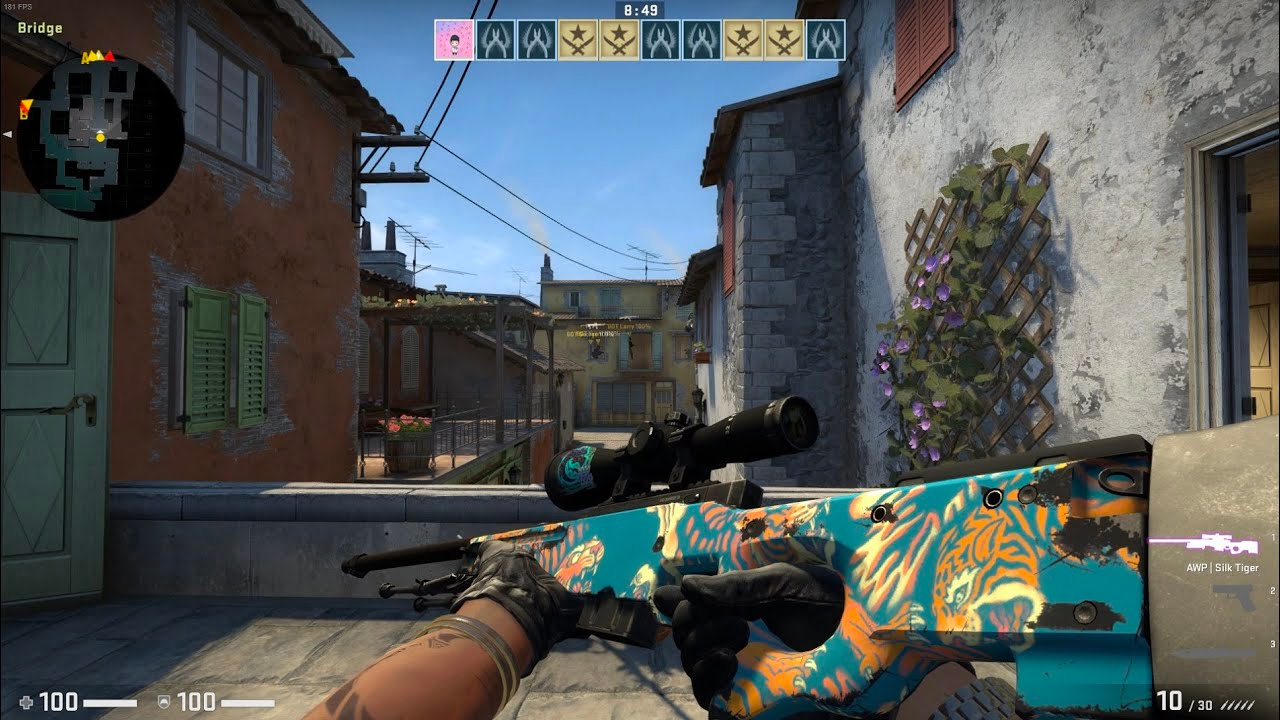The image size is (1280, 720).
Task: Click the 181 FPS counter readout
Action: point(17,5)
